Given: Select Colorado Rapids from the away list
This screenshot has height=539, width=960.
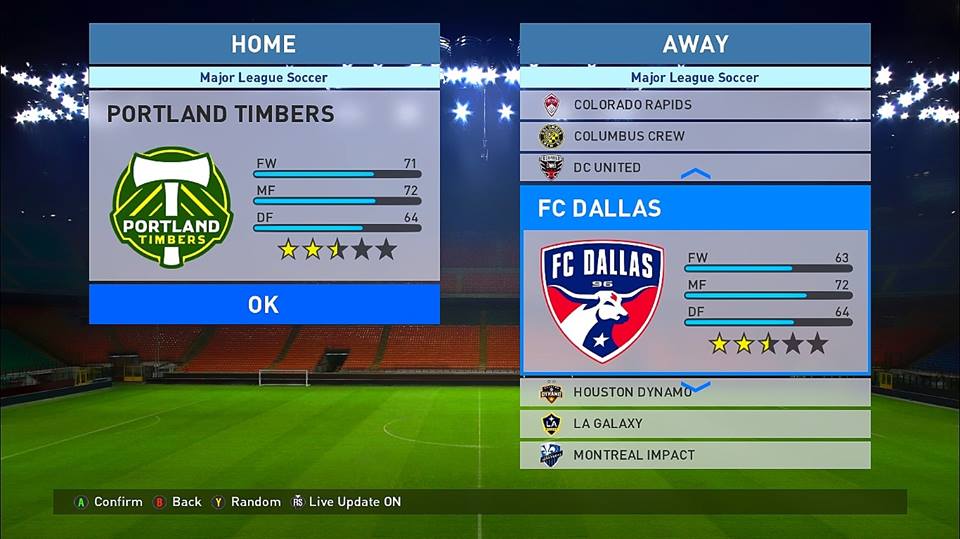Looking at the screenshot, I should (x=694, y=105).
